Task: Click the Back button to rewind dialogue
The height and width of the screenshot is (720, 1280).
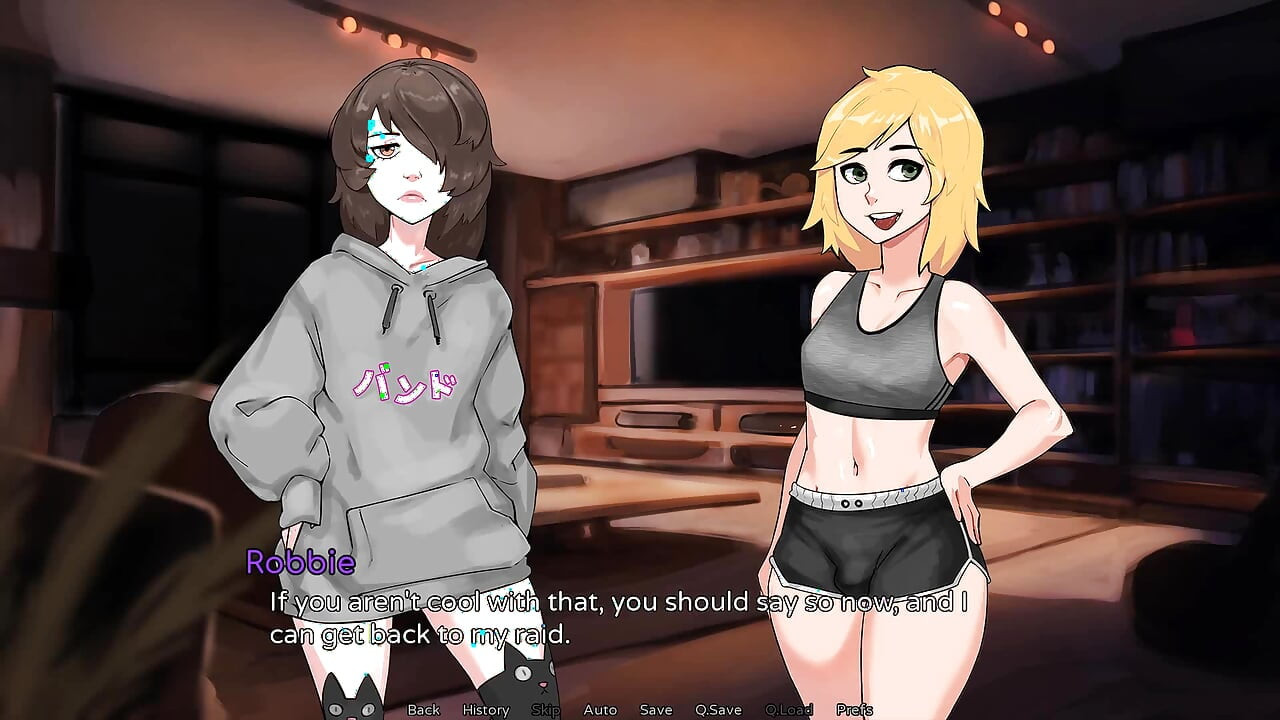Action: tap(423, 709)
